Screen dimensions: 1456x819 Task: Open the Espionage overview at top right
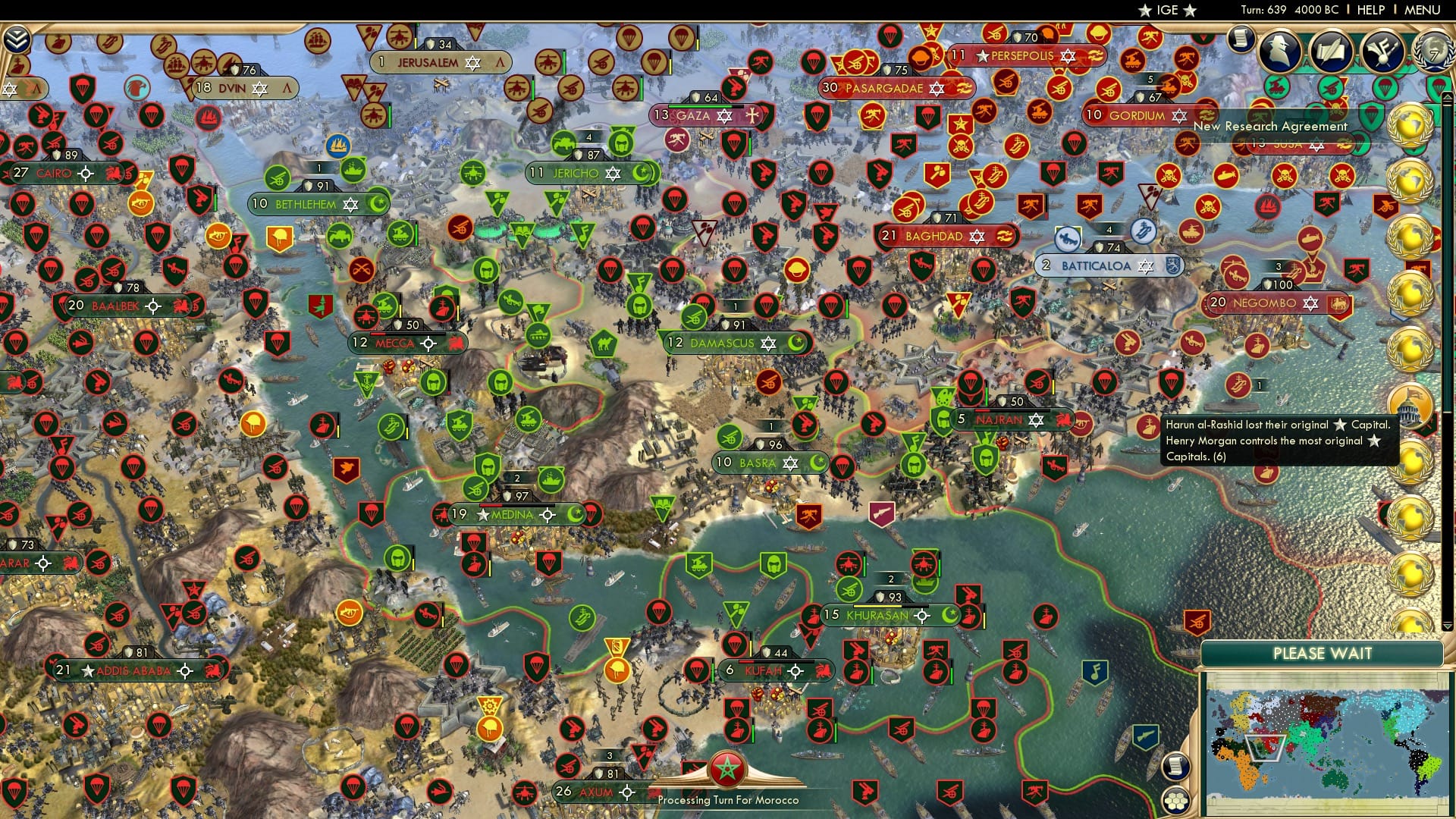pyautogui.click(x=1280, y=49)
